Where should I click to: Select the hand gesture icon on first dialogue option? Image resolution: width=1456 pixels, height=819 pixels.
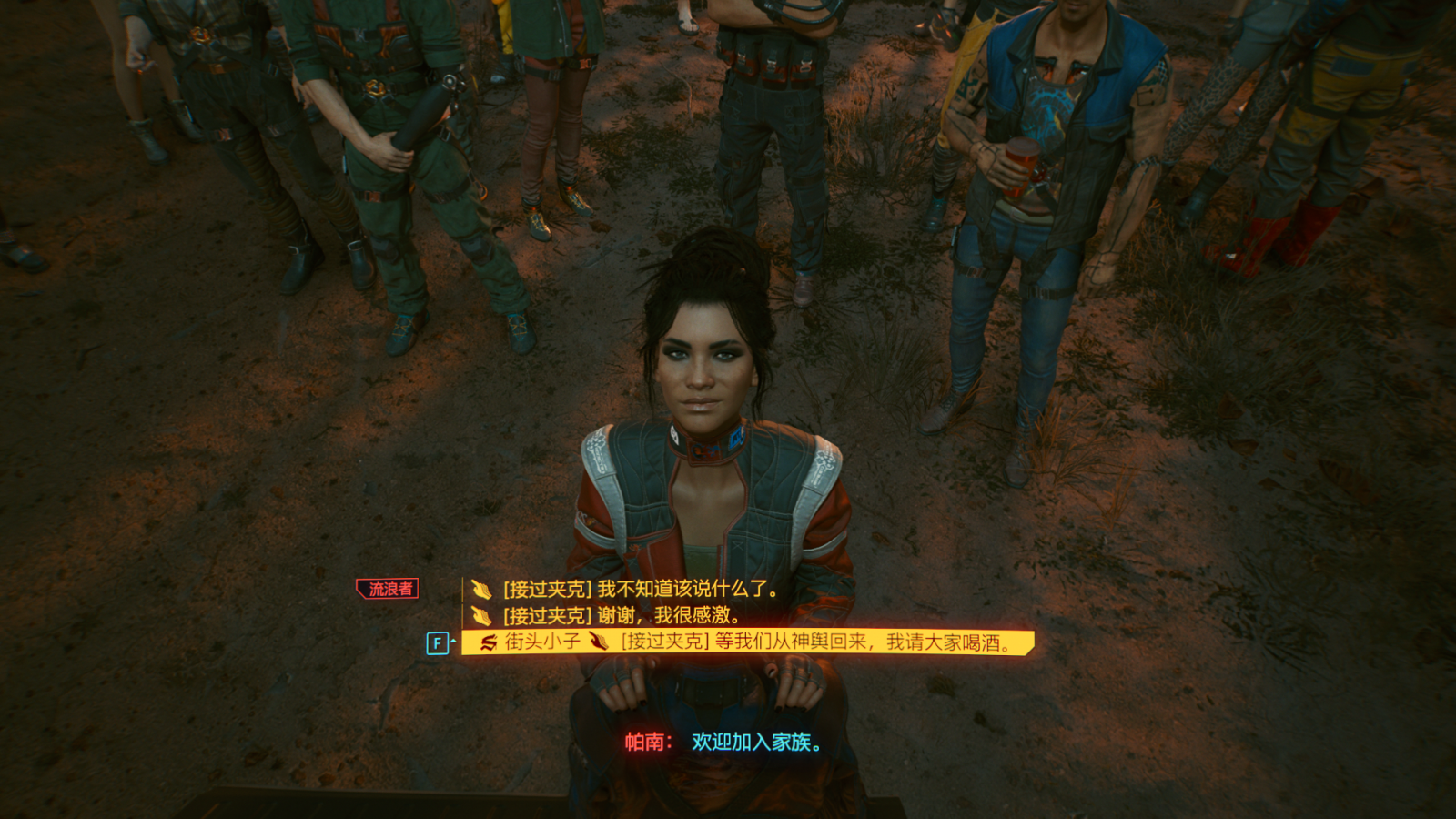point(480,589)
